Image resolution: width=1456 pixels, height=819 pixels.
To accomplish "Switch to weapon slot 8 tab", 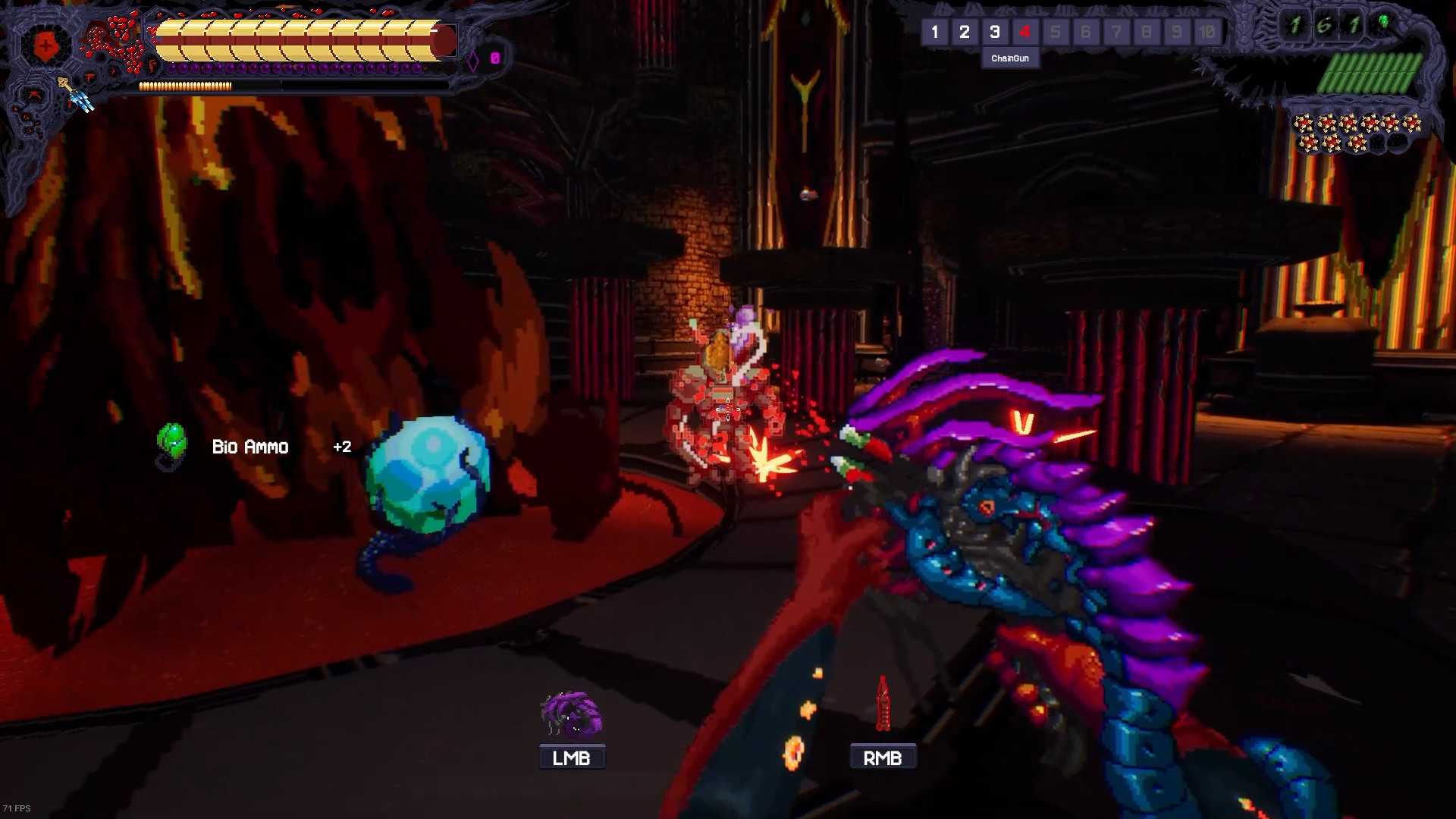I will 1146,32.
